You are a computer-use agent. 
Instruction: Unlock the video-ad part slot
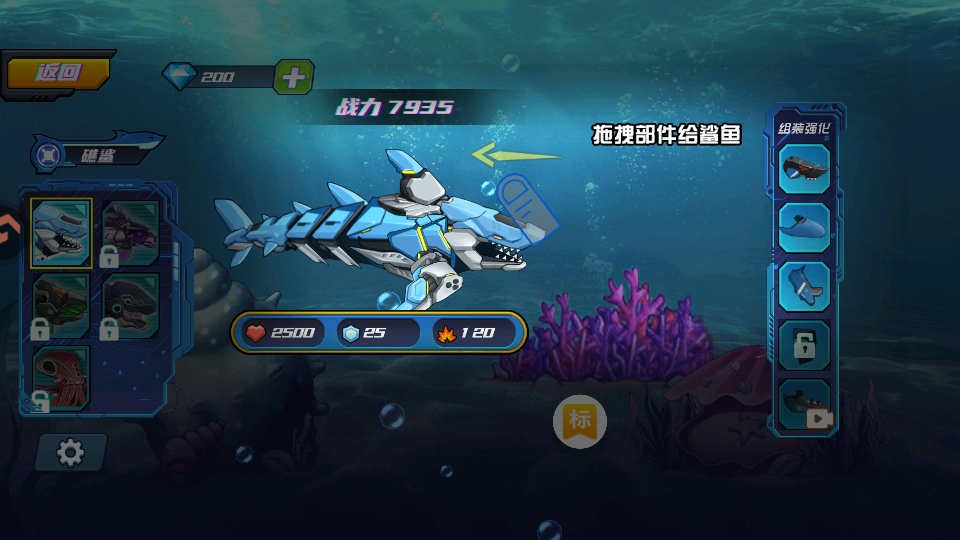(805, 406)
